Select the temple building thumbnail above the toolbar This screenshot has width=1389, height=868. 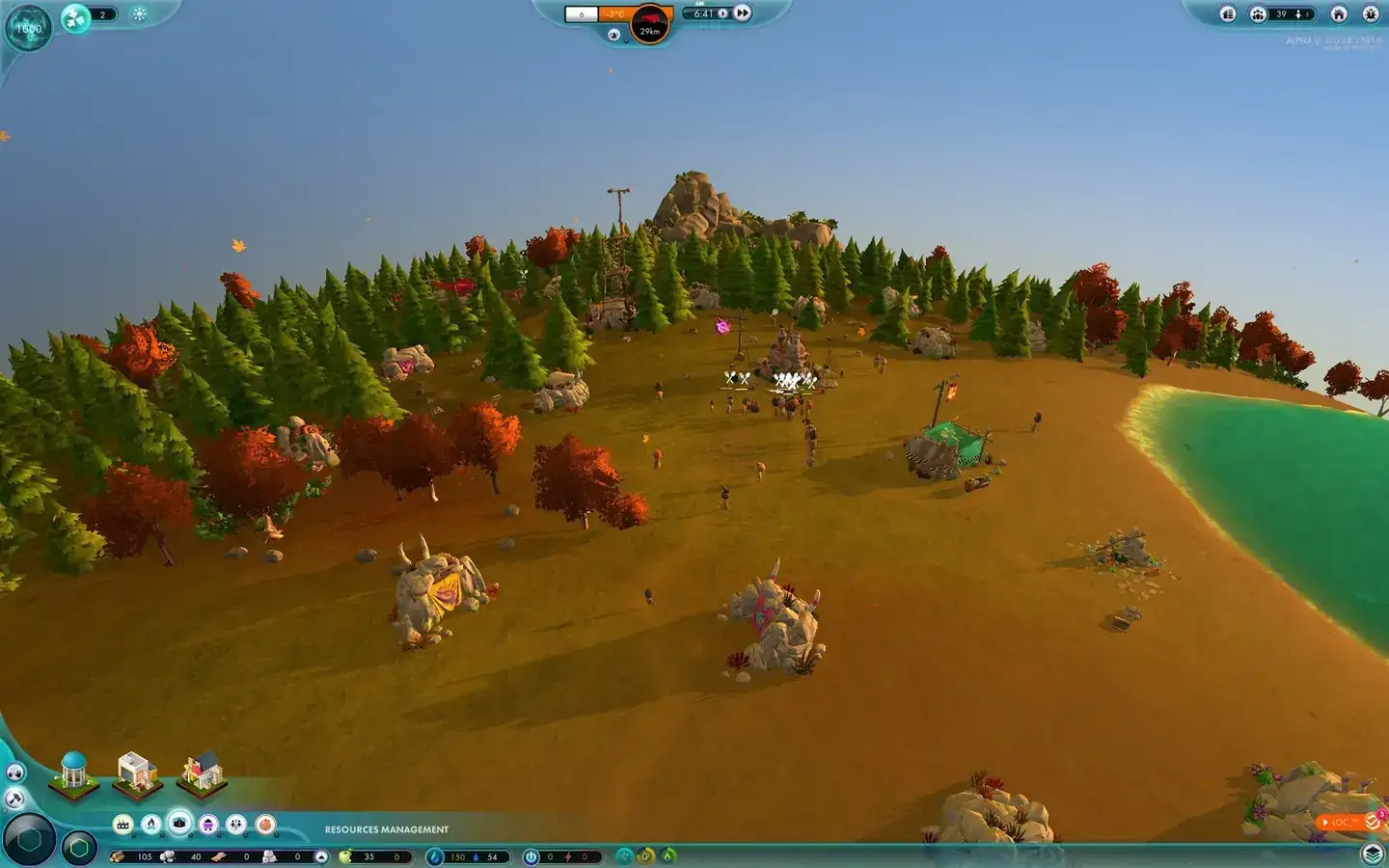[73, 775]
